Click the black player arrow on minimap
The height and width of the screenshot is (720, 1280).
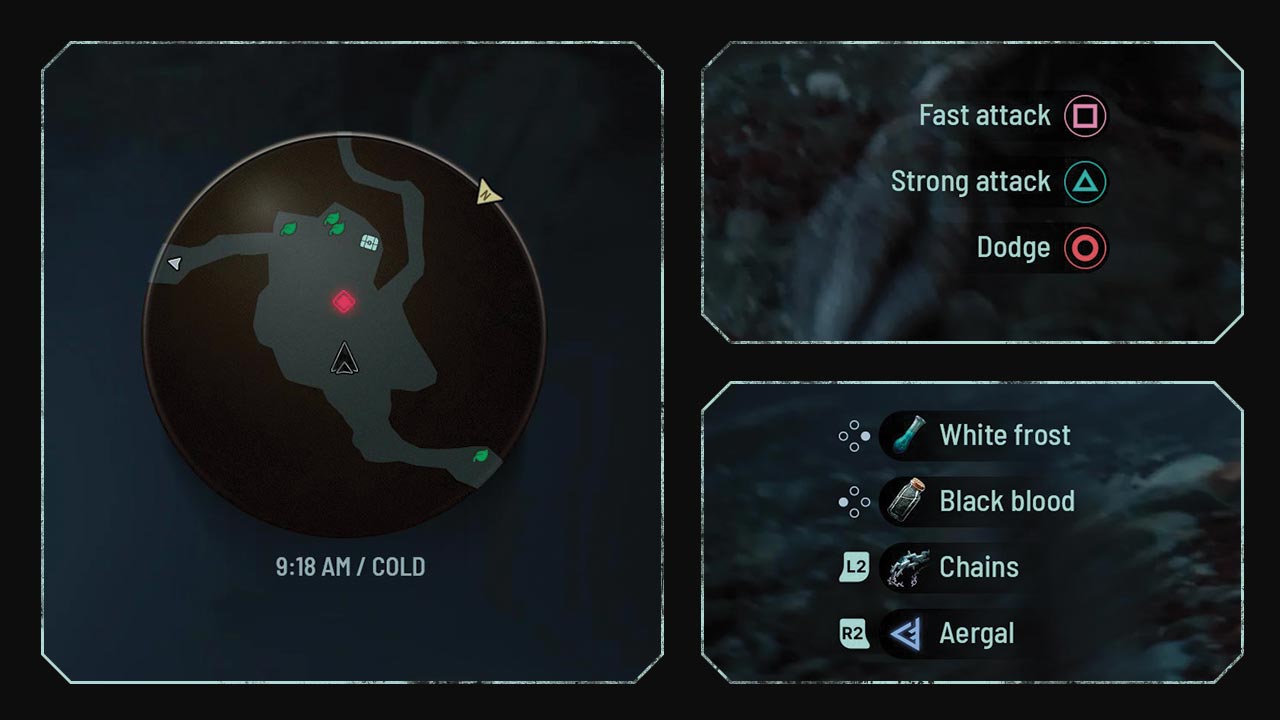(x=344, y=359)
